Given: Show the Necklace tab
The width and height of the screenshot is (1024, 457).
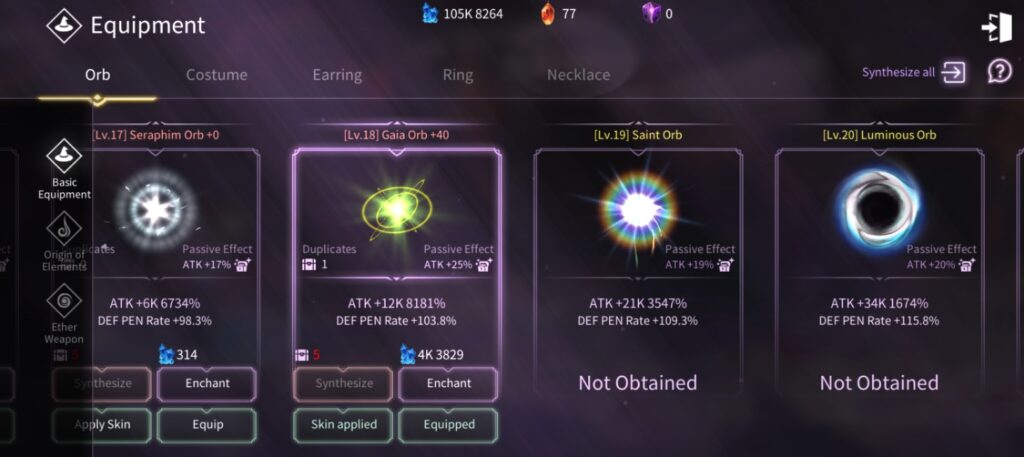Looking at the screenshot, I should [x=578, y=75].
